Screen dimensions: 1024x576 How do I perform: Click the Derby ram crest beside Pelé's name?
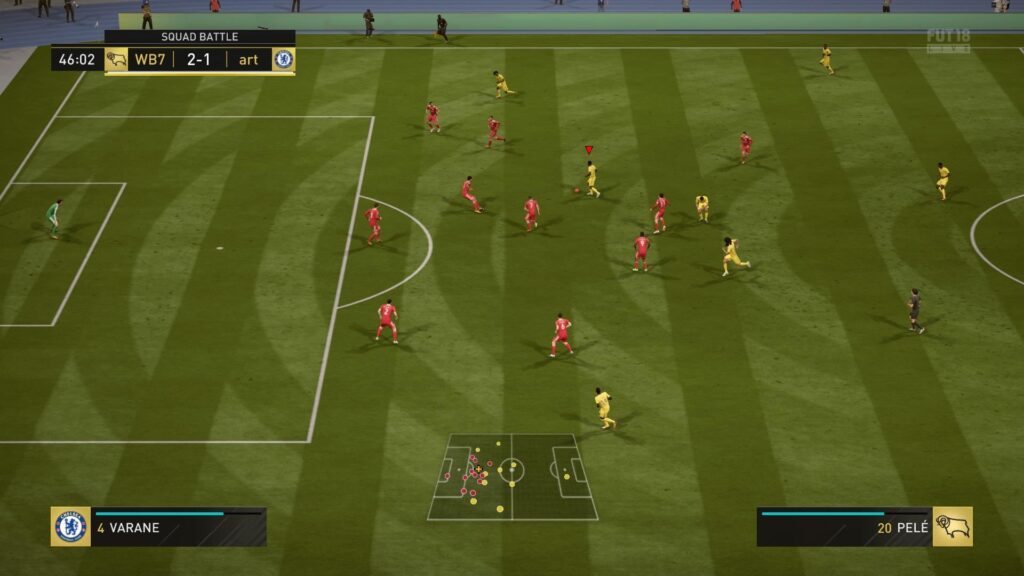click(952, 527)
